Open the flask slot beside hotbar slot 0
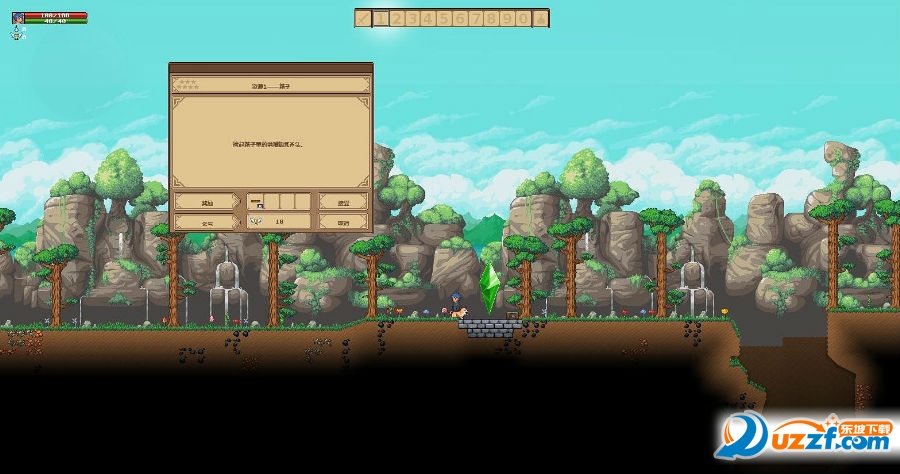Screen dimensions: 900x474 tap(541, 17)
